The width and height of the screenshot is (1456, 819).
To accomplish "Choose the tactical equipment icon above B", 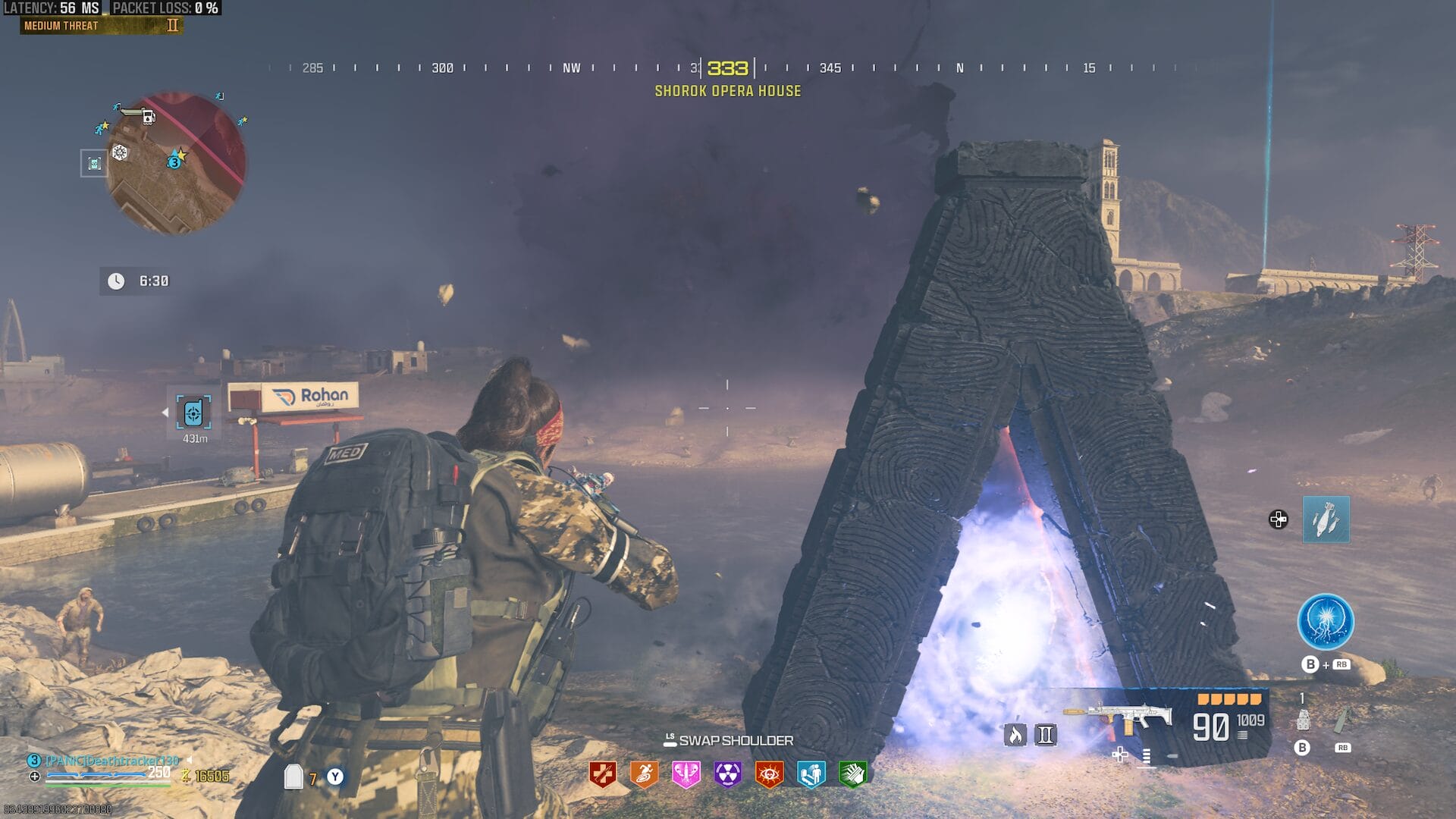I will (x=1303, y=720).
